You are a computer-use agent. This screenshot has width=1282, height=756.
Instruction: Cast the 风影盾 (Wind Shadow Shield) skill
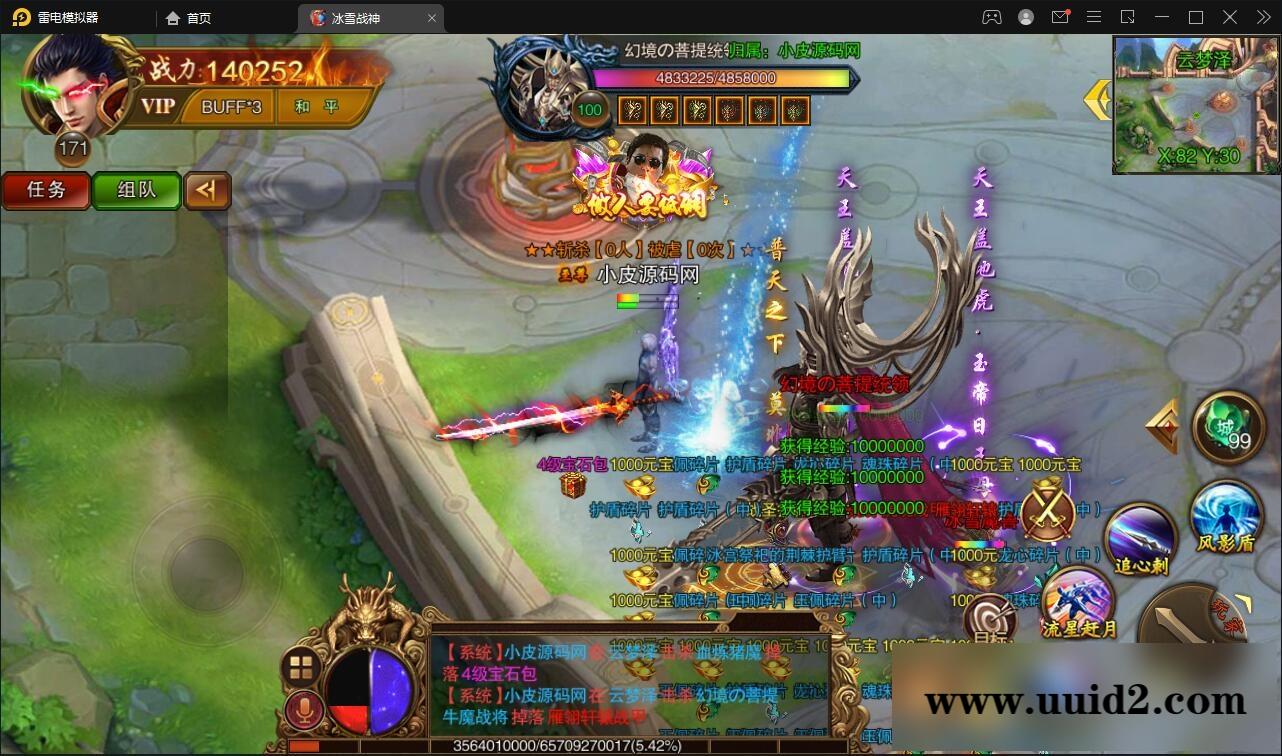[1228, 527]
